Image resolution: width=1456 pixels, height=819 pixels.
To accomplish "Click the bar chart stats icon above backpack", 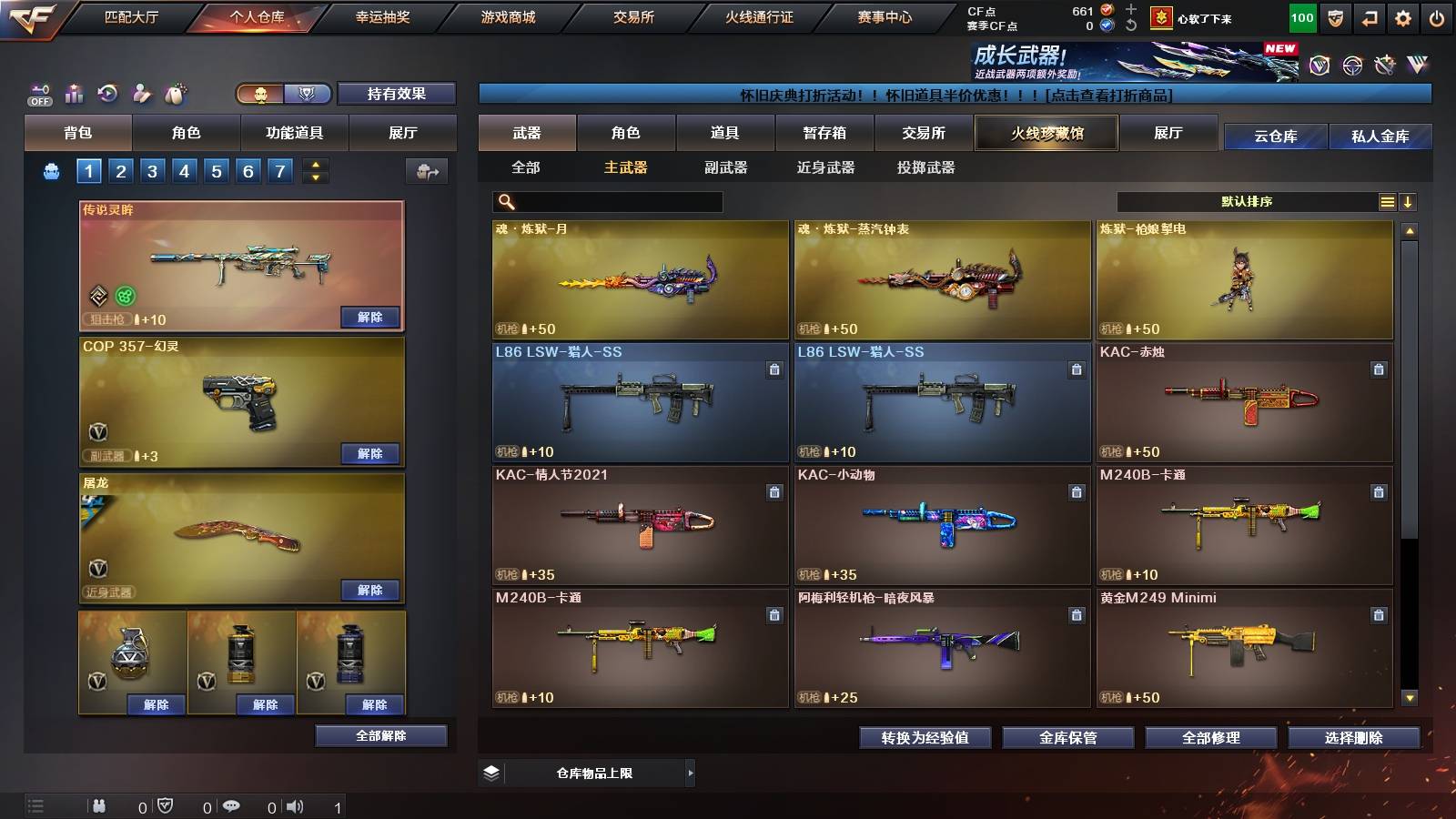I will [73, 92].
